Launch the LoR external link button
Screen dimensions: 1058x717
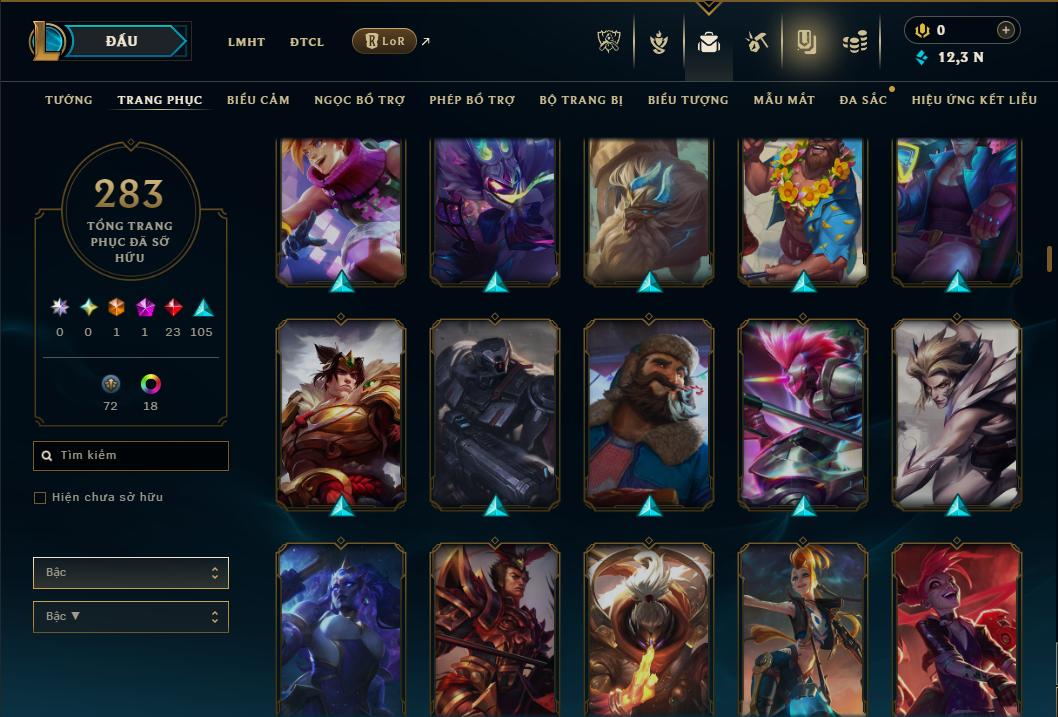pos(385,41)
